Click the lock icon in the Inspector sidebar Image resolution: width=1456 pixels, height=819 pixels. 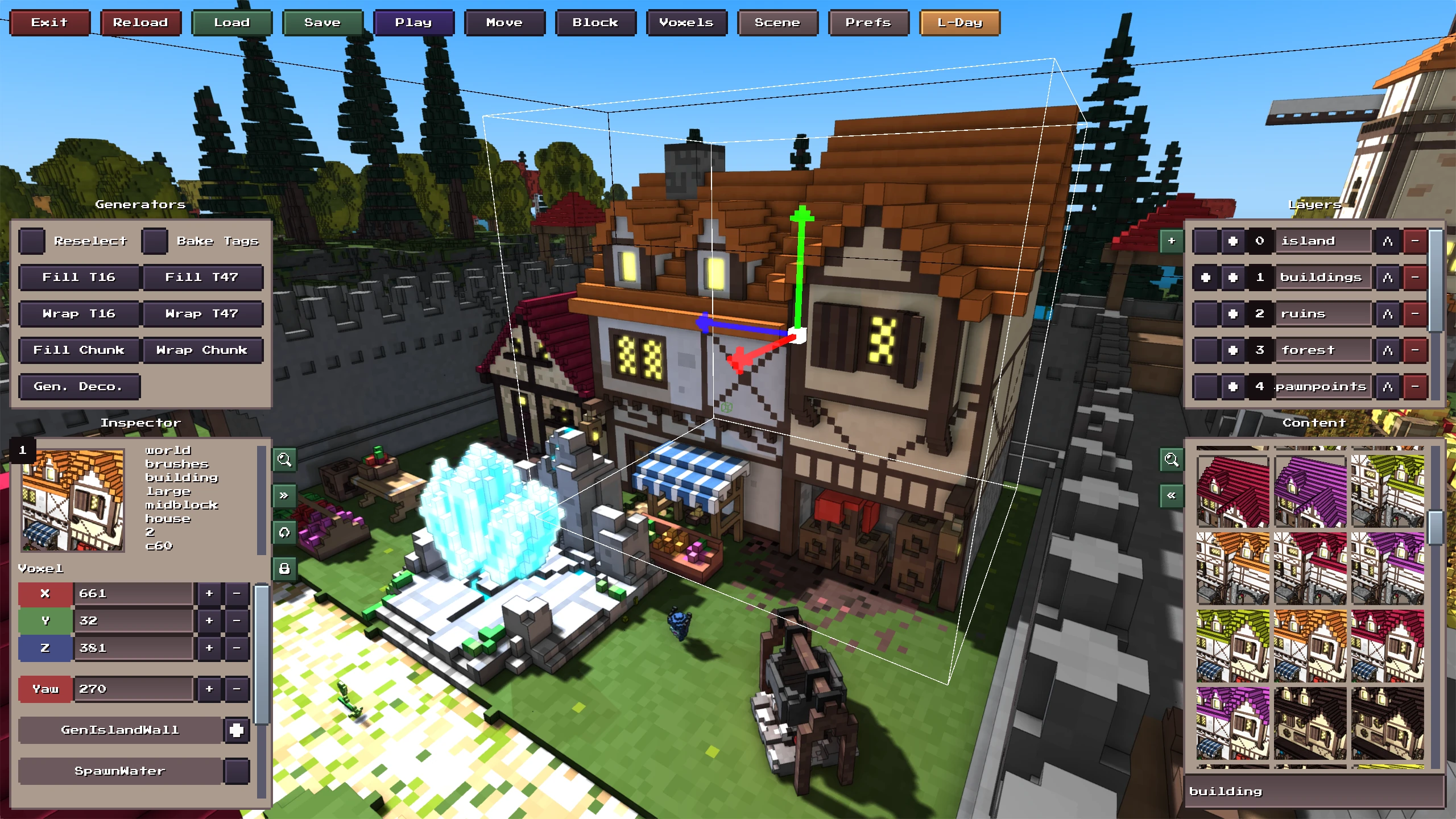click(x=284, y=568)
